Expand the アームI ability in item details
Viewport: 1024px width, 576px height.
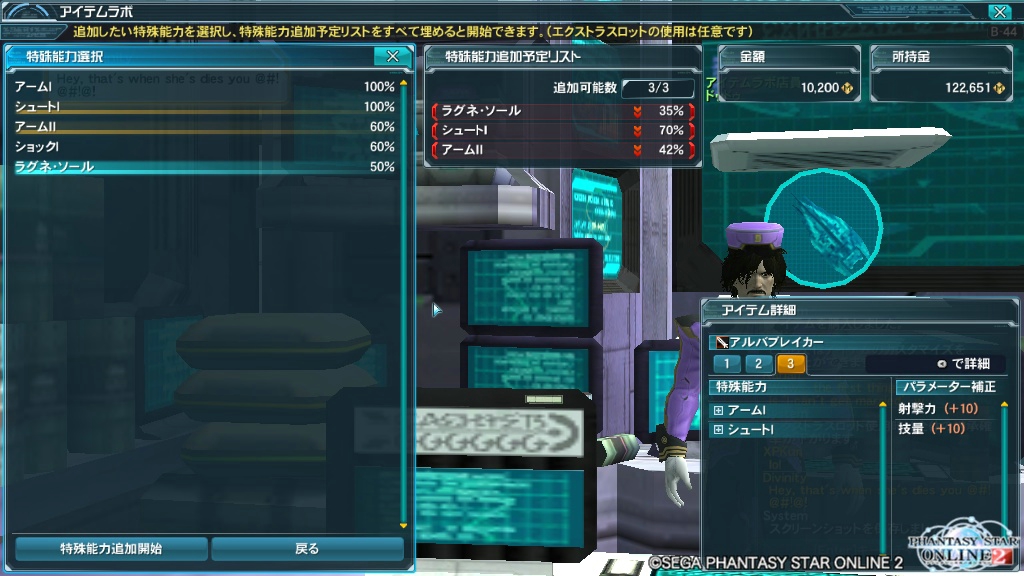coord(718,410)
